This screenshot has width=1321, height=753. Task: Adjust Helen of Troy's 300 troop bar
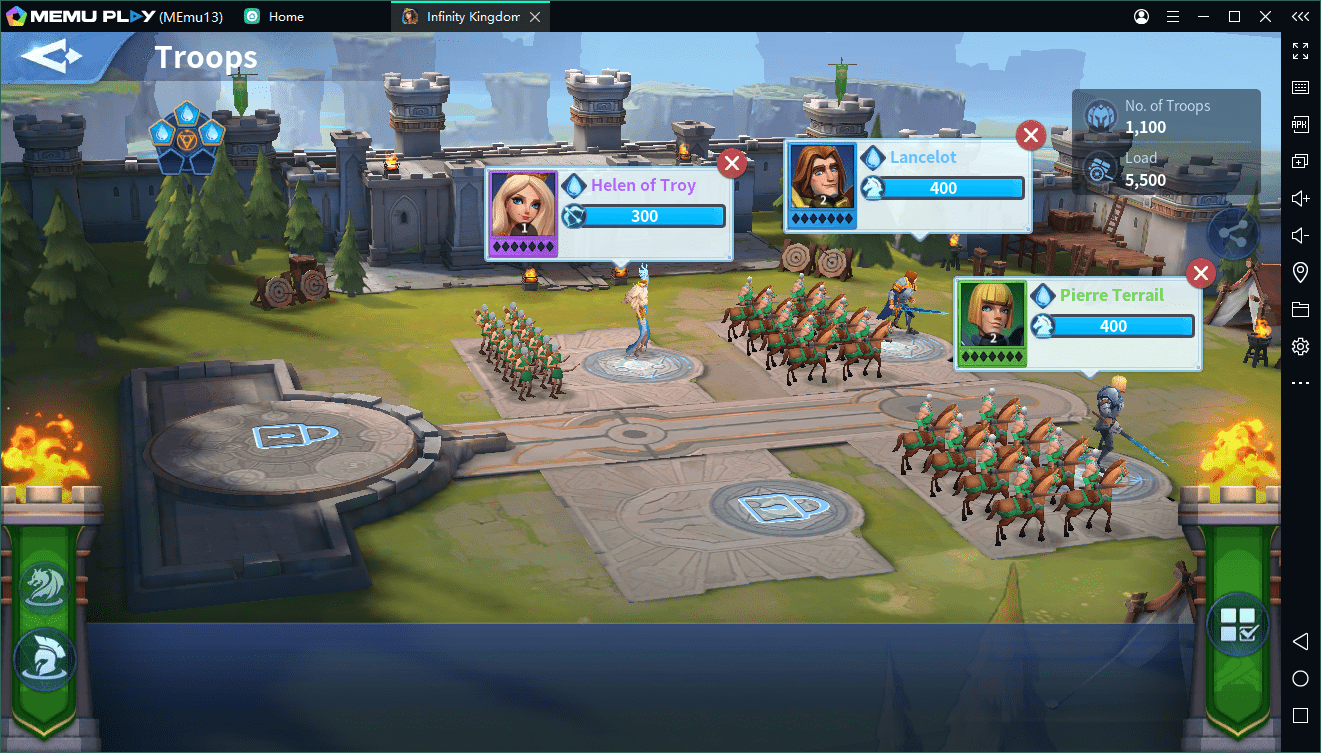(651, 216)
